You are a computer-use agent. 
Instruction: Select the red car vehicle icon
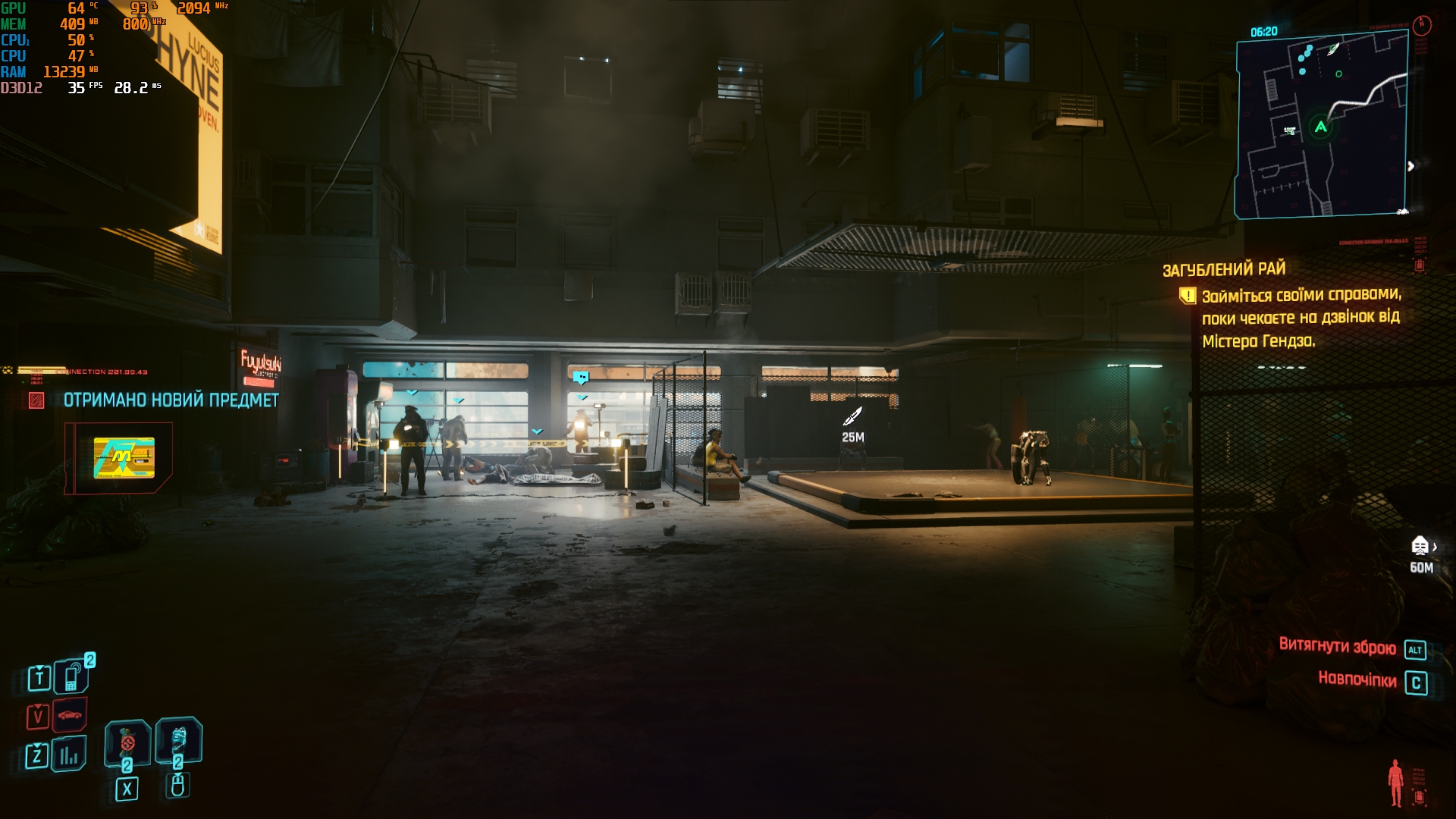[x=70, y=715]
